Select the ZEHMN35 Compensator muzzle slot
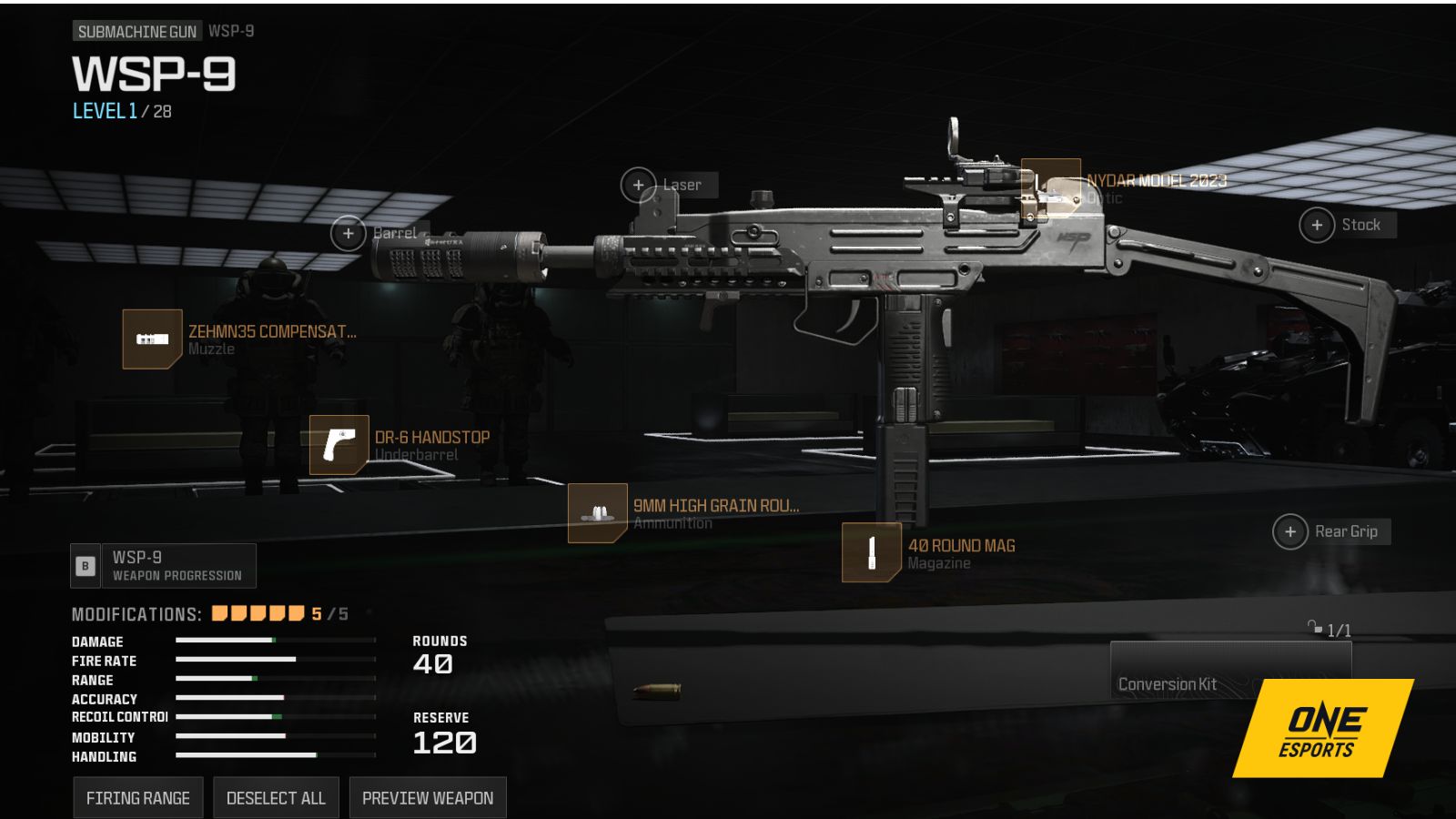The height and width of the screenshot is (819, 1456). tap(152, 339)
